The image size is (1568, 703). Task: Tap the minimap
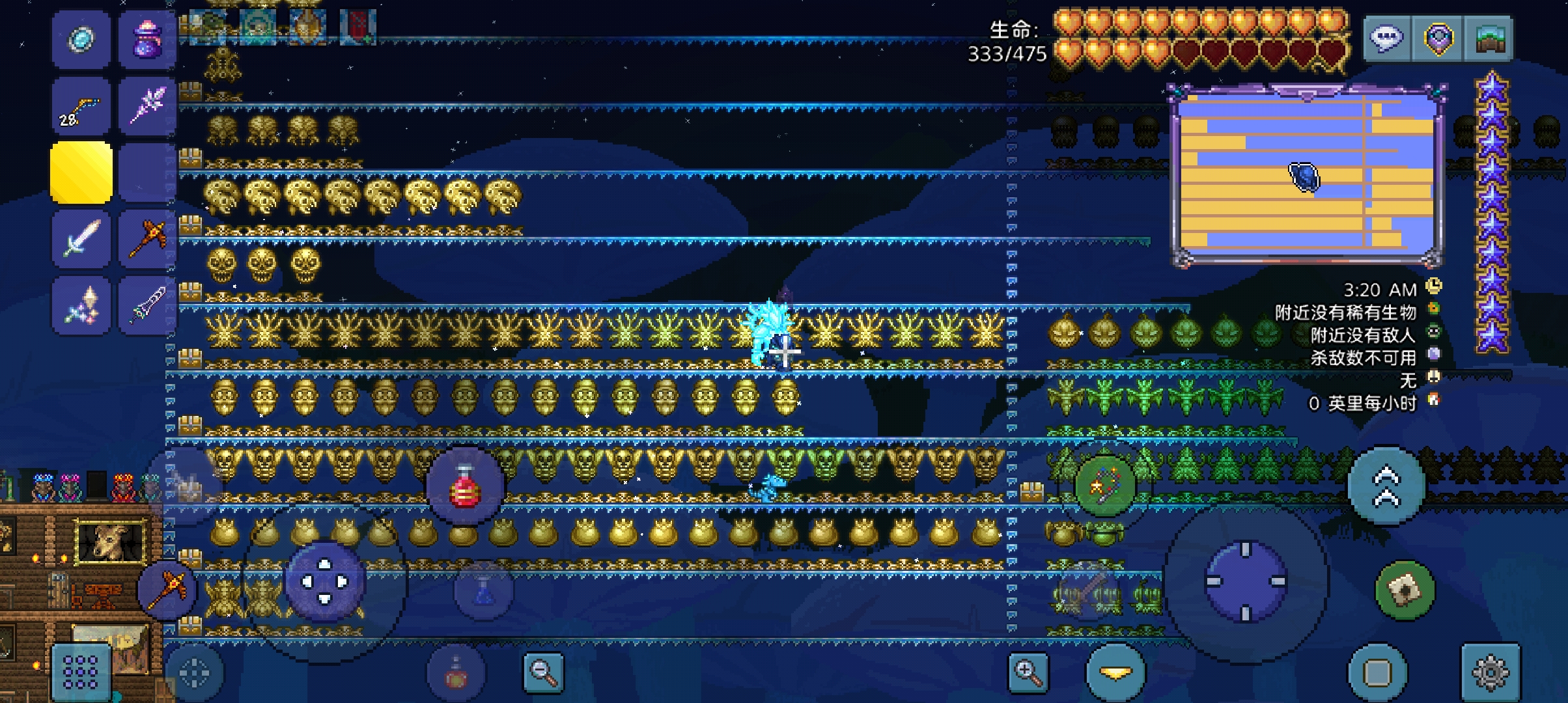coord(1307,176)
